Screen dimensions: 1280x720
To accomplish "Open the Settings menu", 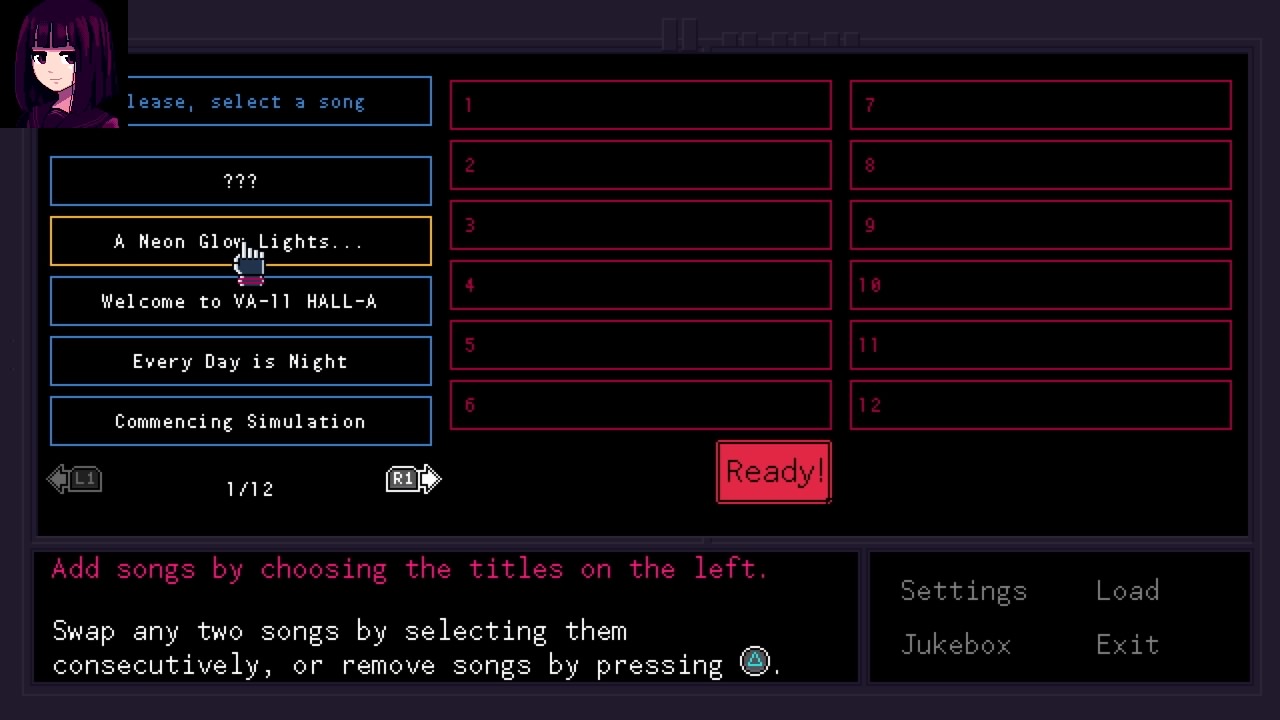I will (x=963, y=591).
